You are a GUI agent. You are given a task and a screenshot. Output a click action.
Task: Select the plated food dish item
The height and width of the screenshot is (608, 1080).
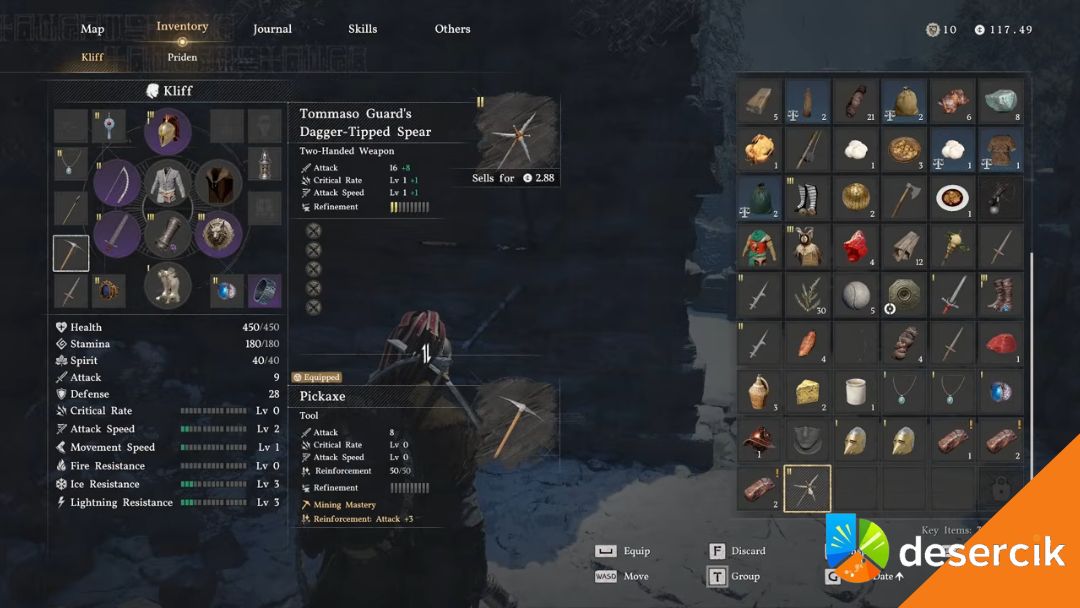pyautogui.click(x=952, y=198)
